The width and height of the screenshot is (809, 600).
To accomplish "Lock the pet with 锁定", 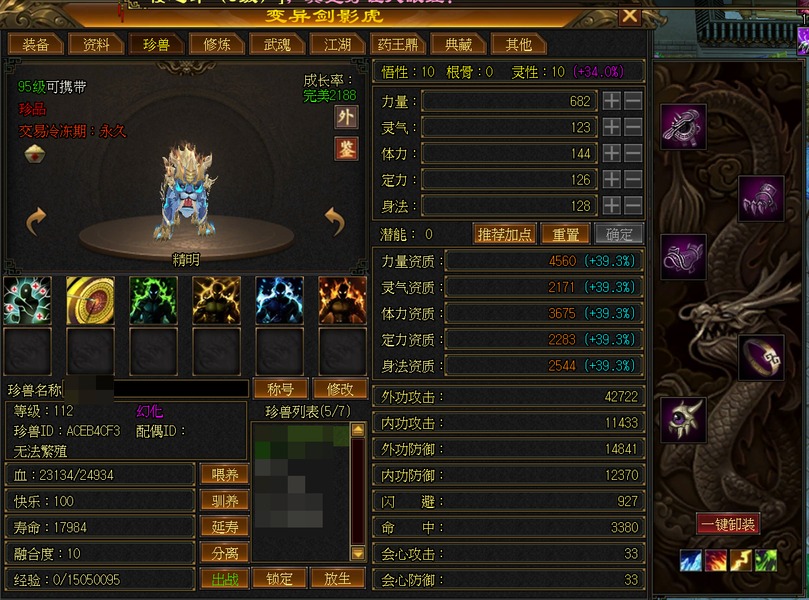I will point(279,578).
